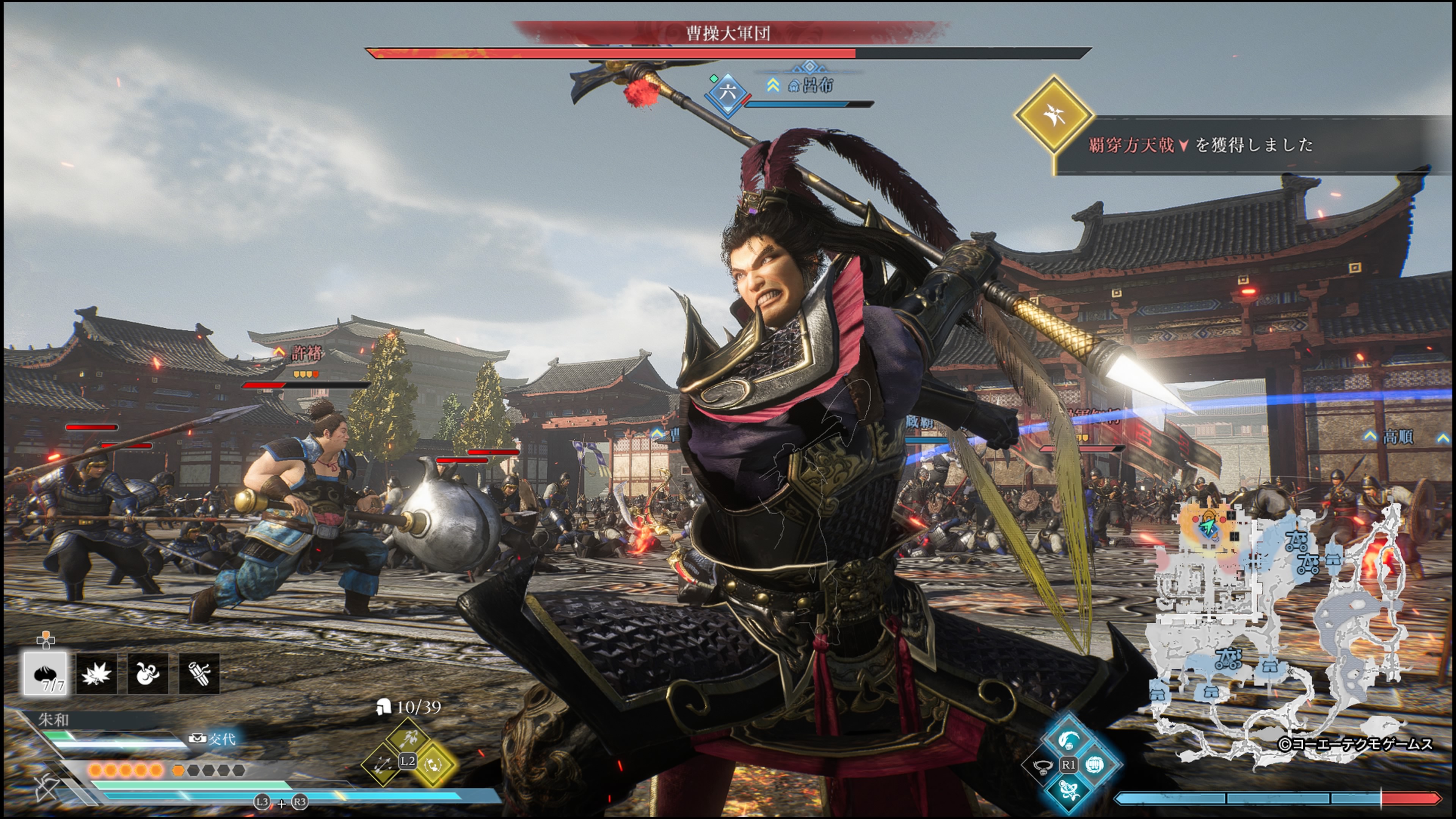Activate the 交代 companion swap prompt

214,739
